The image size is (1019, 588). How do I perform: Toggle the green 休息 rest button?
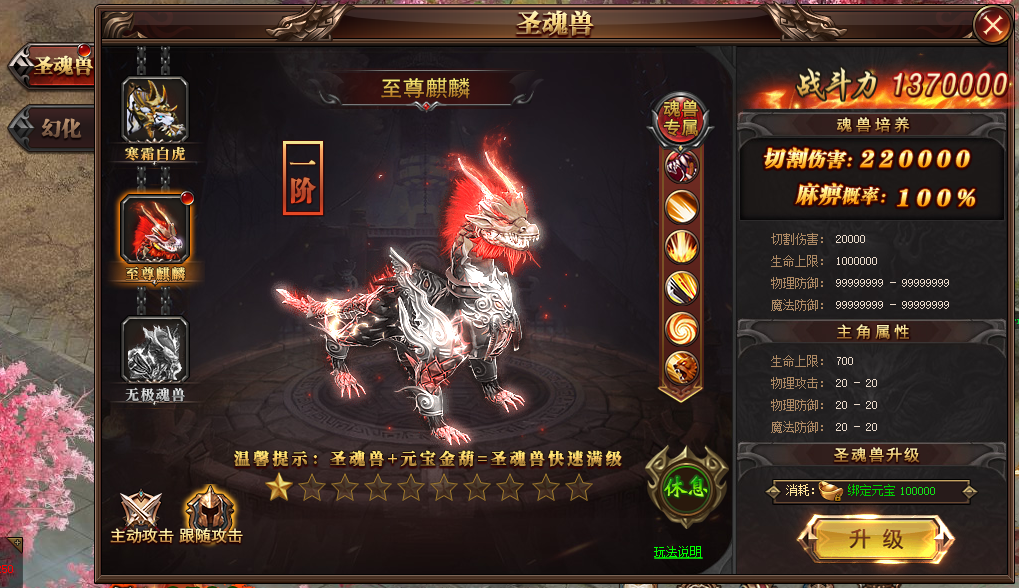[685, 487]
